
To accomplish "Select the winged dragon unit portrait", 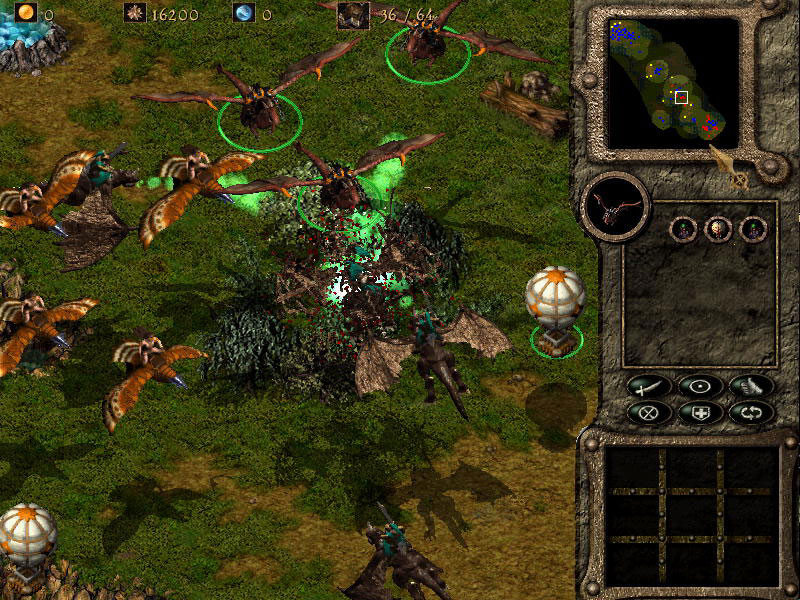I will [x=616, y=207].
